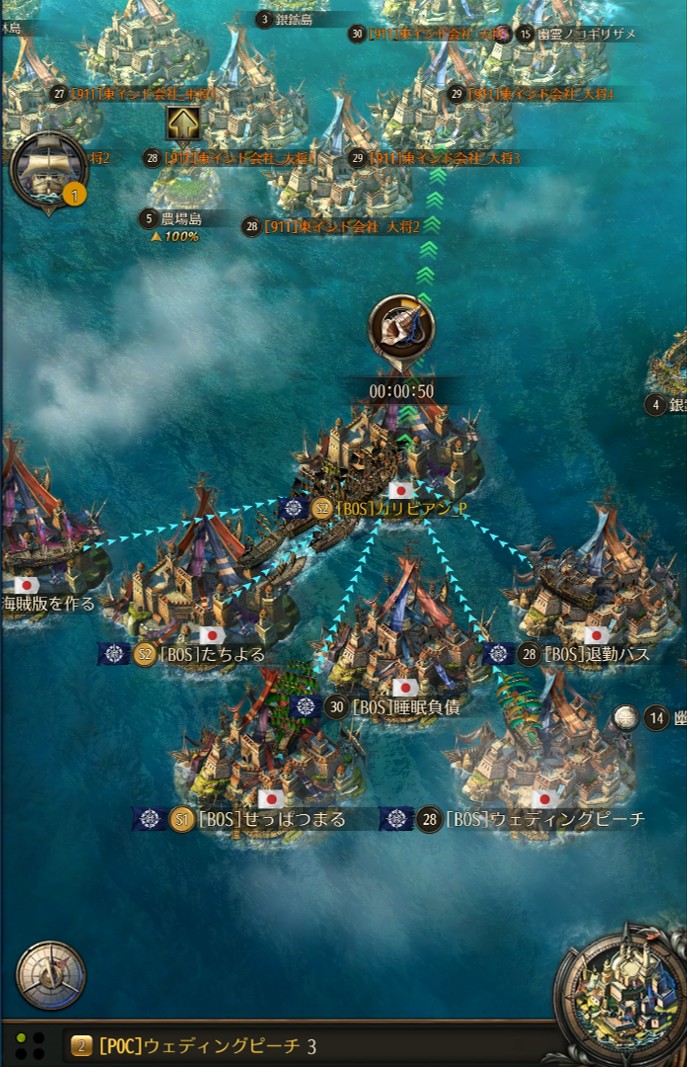687x1067 pixels.
Task: Open the ship fleet icon with badge
Action: click(x=48, y=171)
